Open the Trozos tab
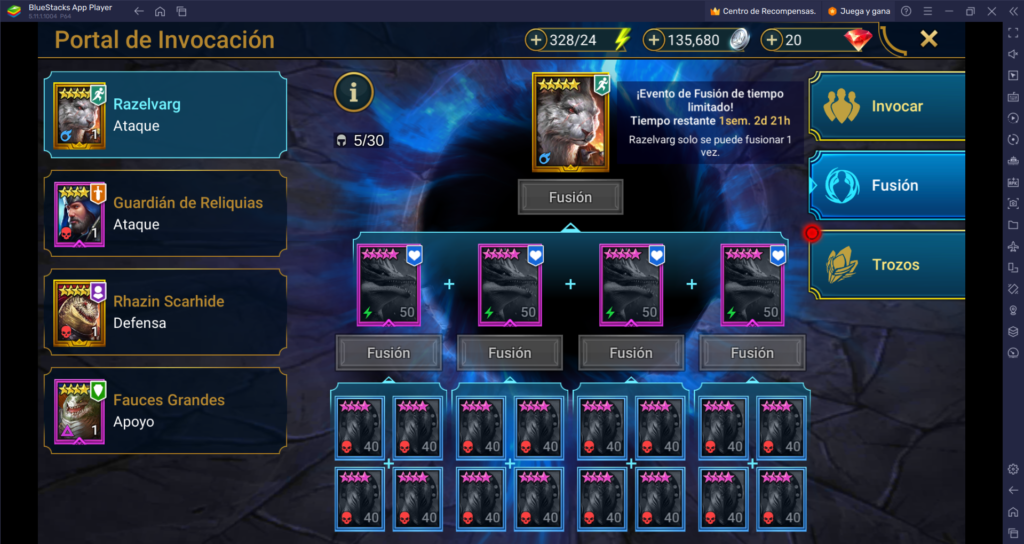This screenshot has height=544, width=1024. (x=887, y=265)
